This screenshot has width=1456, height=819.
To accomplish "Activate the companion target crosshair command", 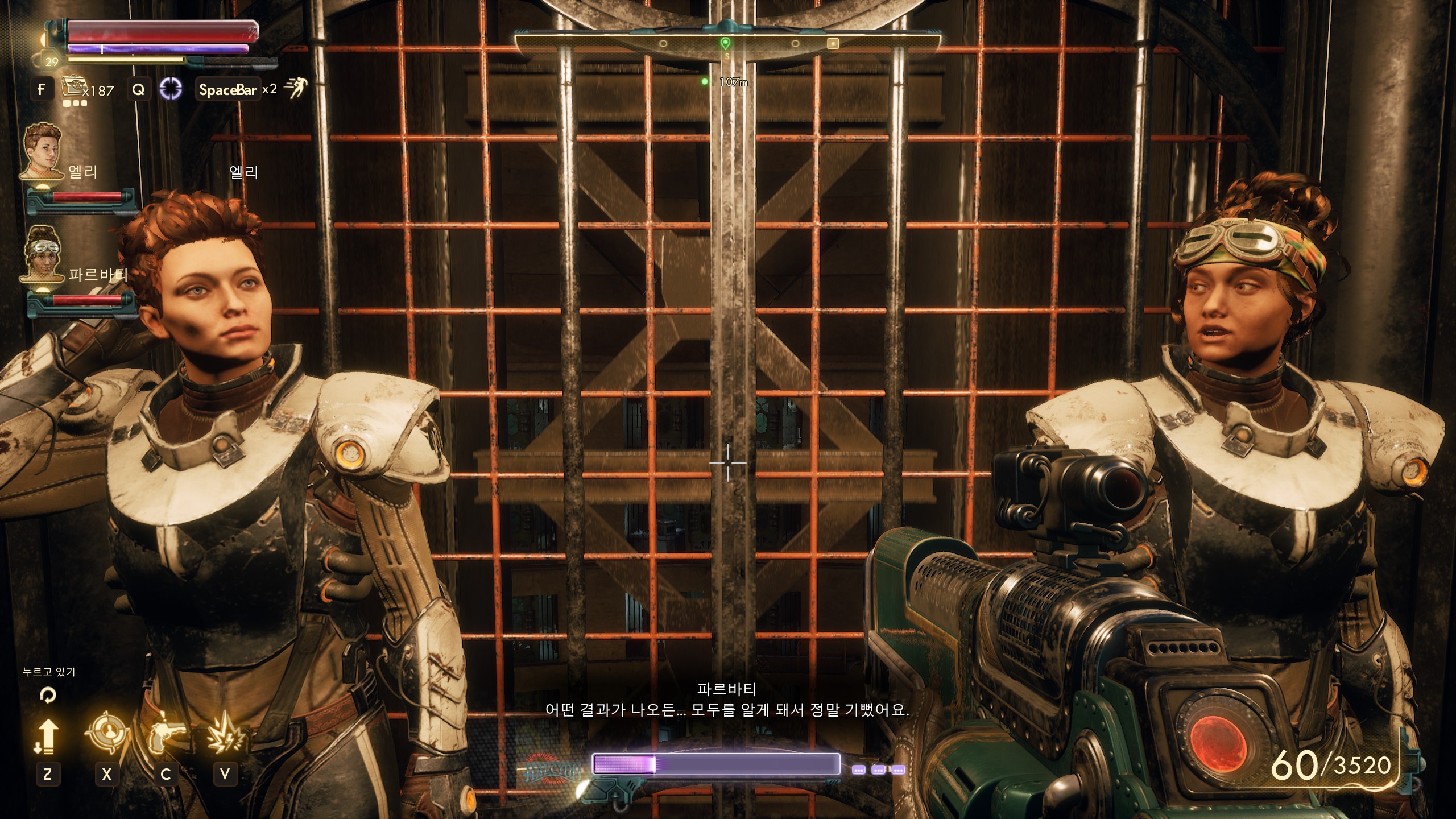I will coord(107,734).
